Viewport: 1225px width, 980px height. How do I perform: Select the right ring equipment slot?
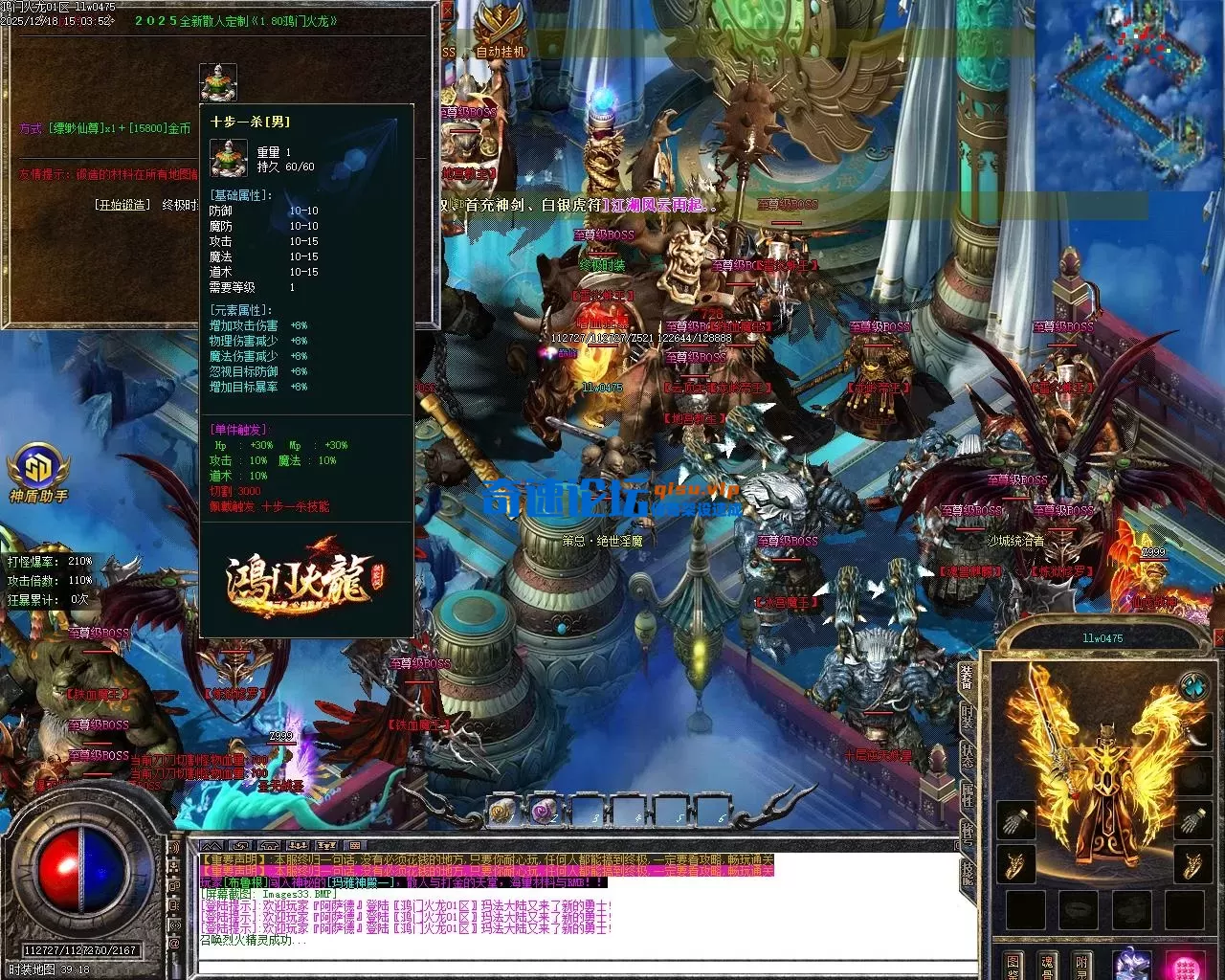[1192, 864]
